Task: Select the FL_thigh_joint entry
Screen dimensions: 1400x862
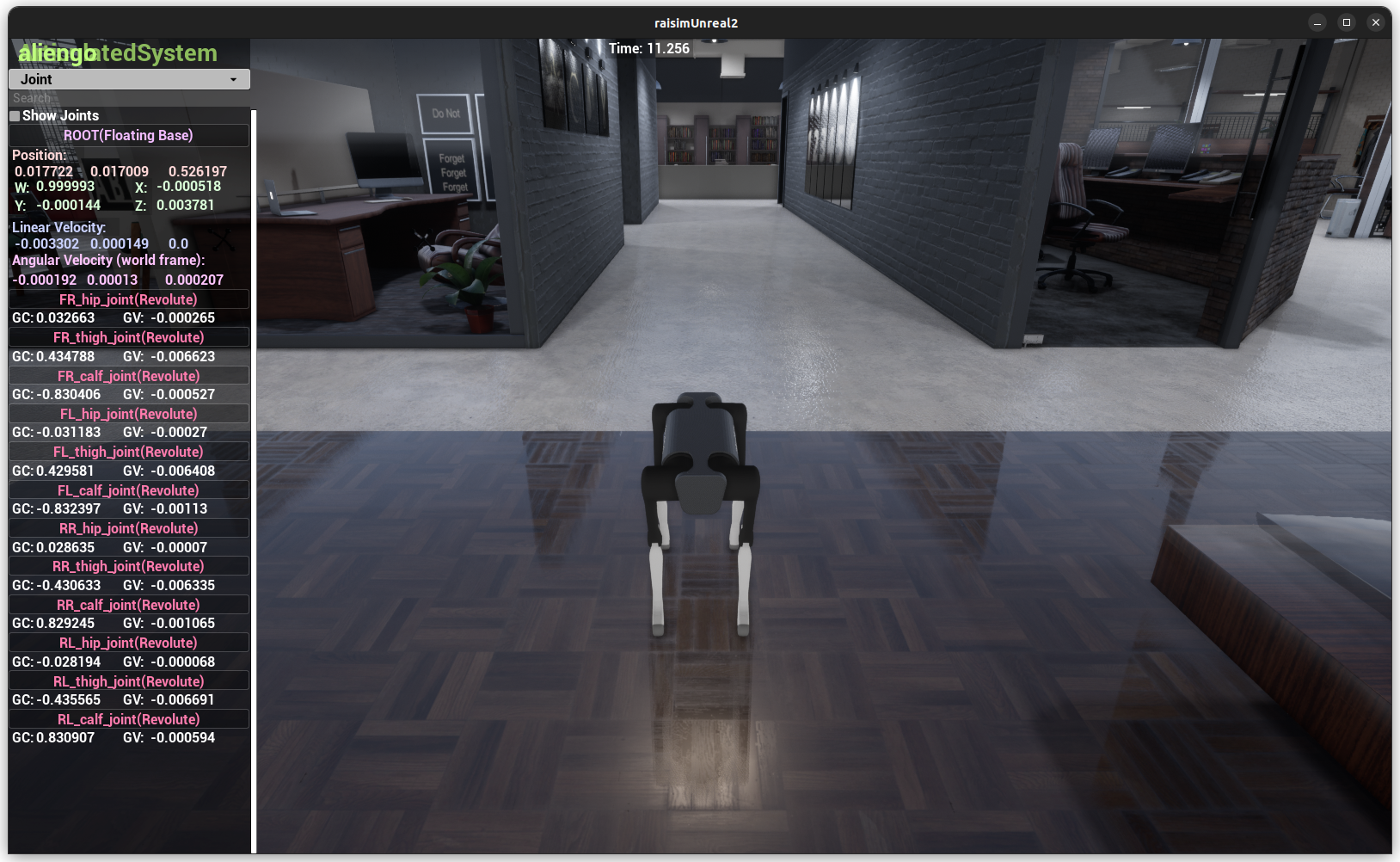Action: point(128,451)
